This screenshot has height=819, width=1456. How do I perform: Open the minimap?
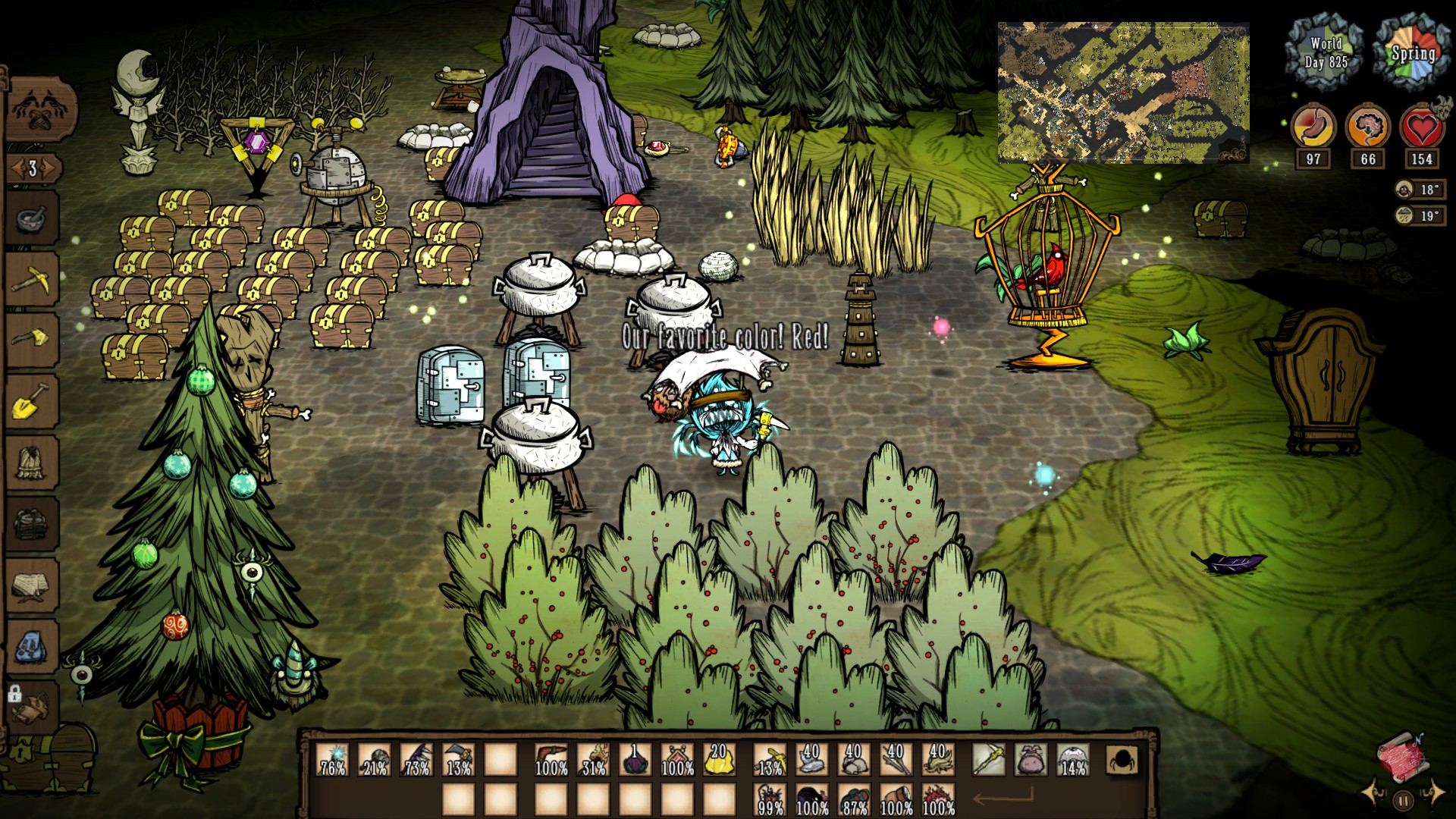(1123, 93)
